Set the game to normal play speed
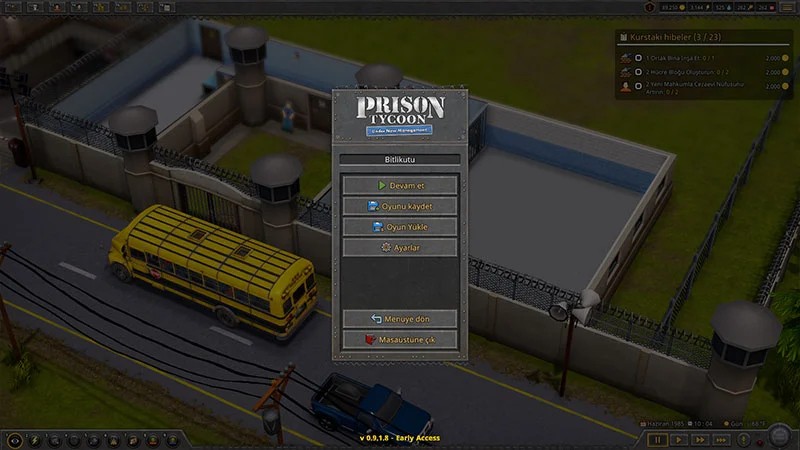 (679, 439)
